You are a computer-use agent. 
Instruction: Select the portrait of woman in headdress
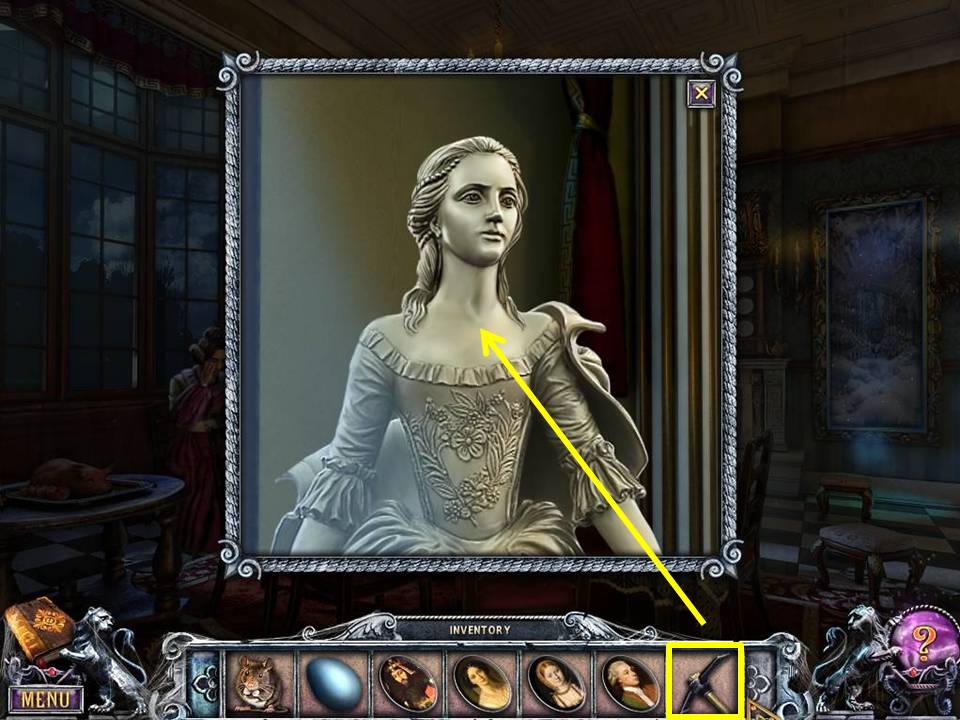pos(554,682)
